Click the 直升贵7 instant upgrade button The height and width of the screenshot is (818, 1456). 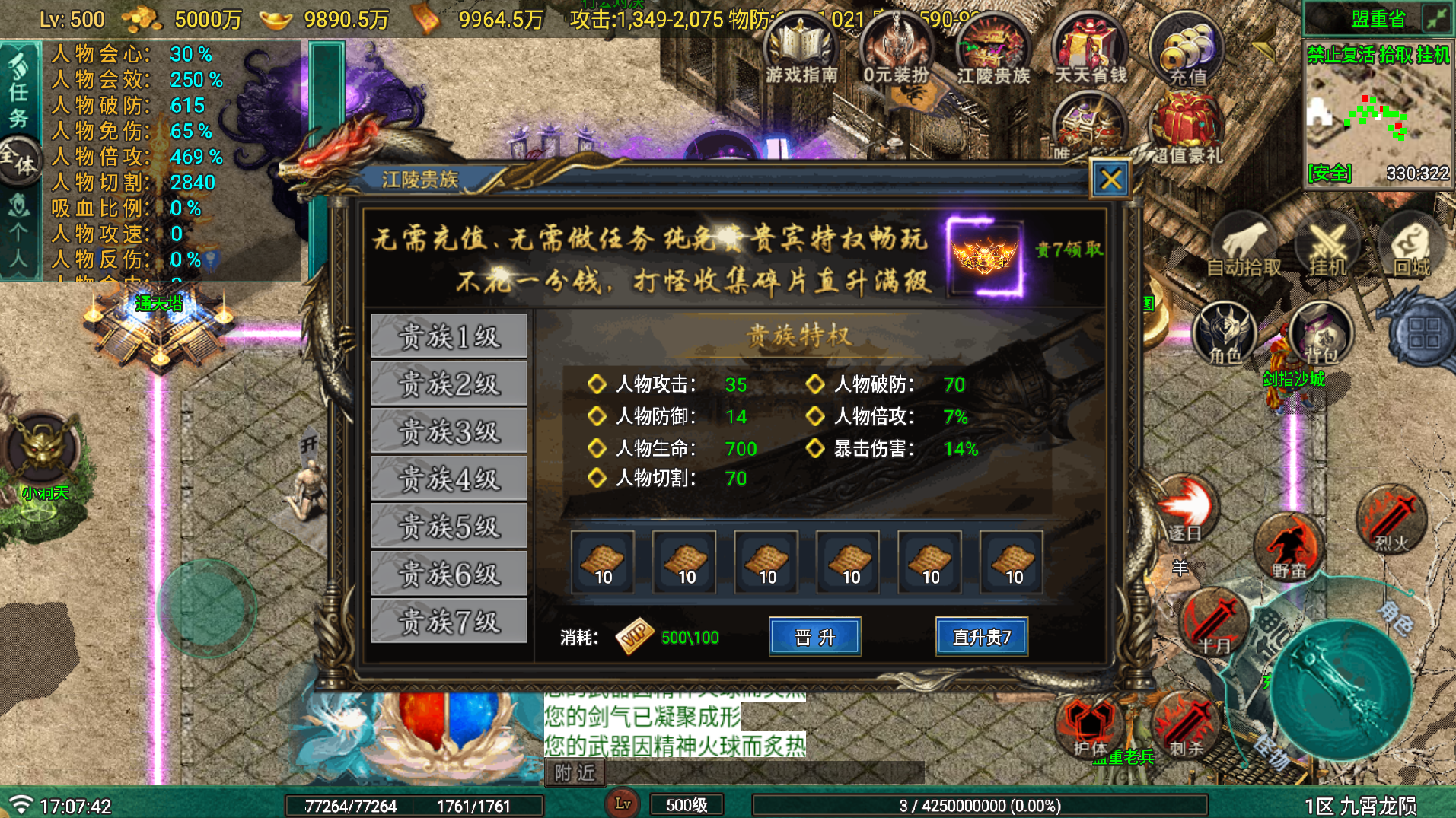tap(982, 638)
